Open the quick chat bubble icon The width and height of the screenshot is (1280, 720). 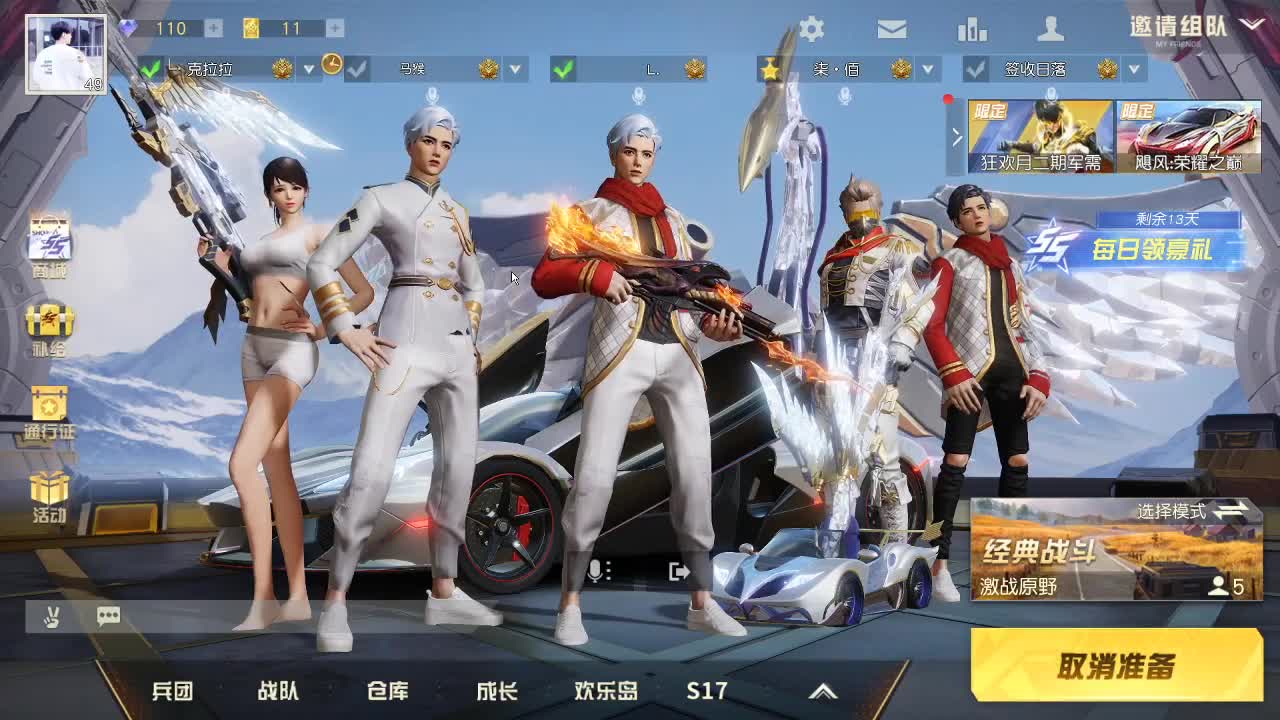(108, 616)
